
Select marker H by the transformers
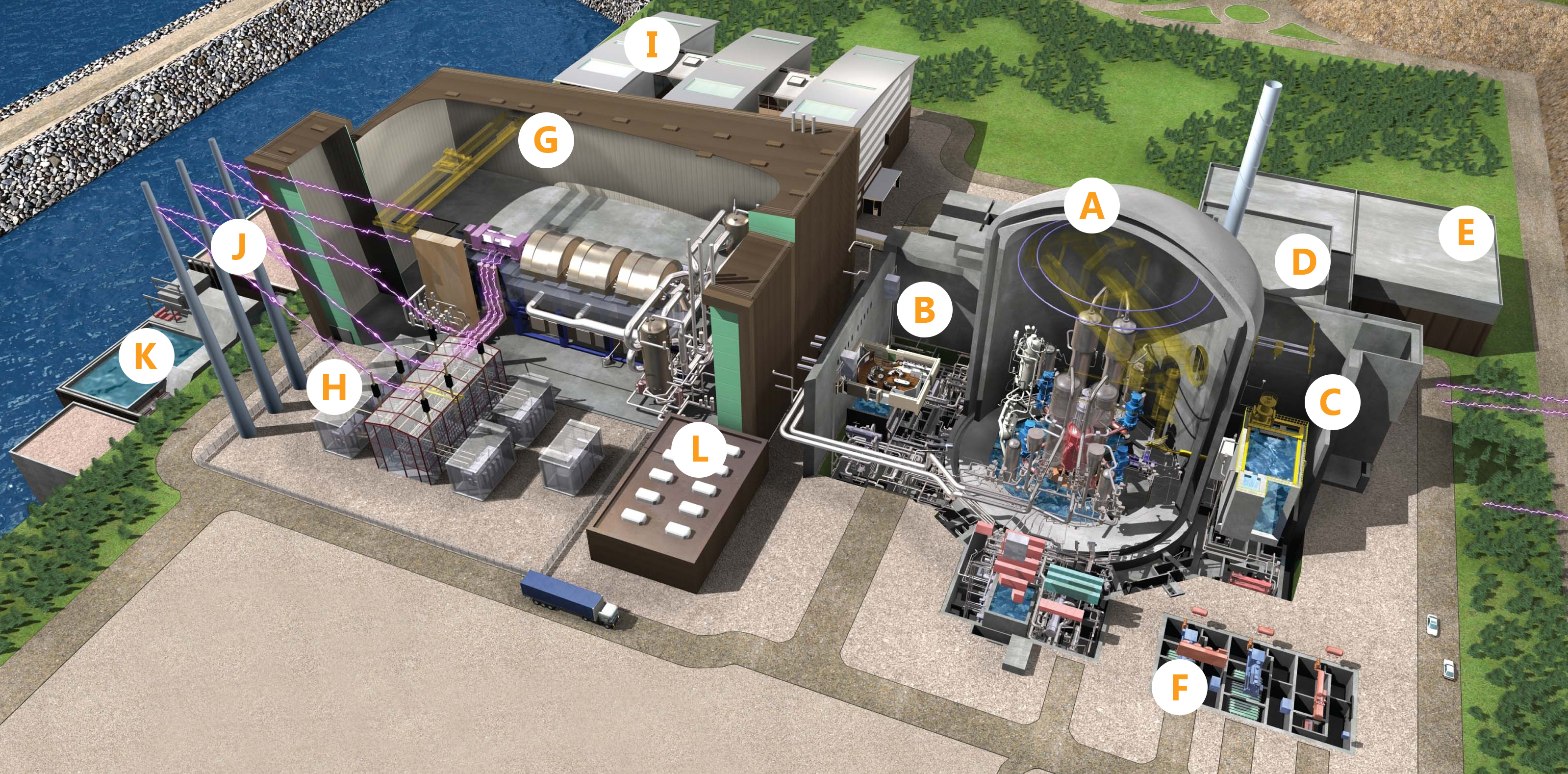click(x=333, y=387)
